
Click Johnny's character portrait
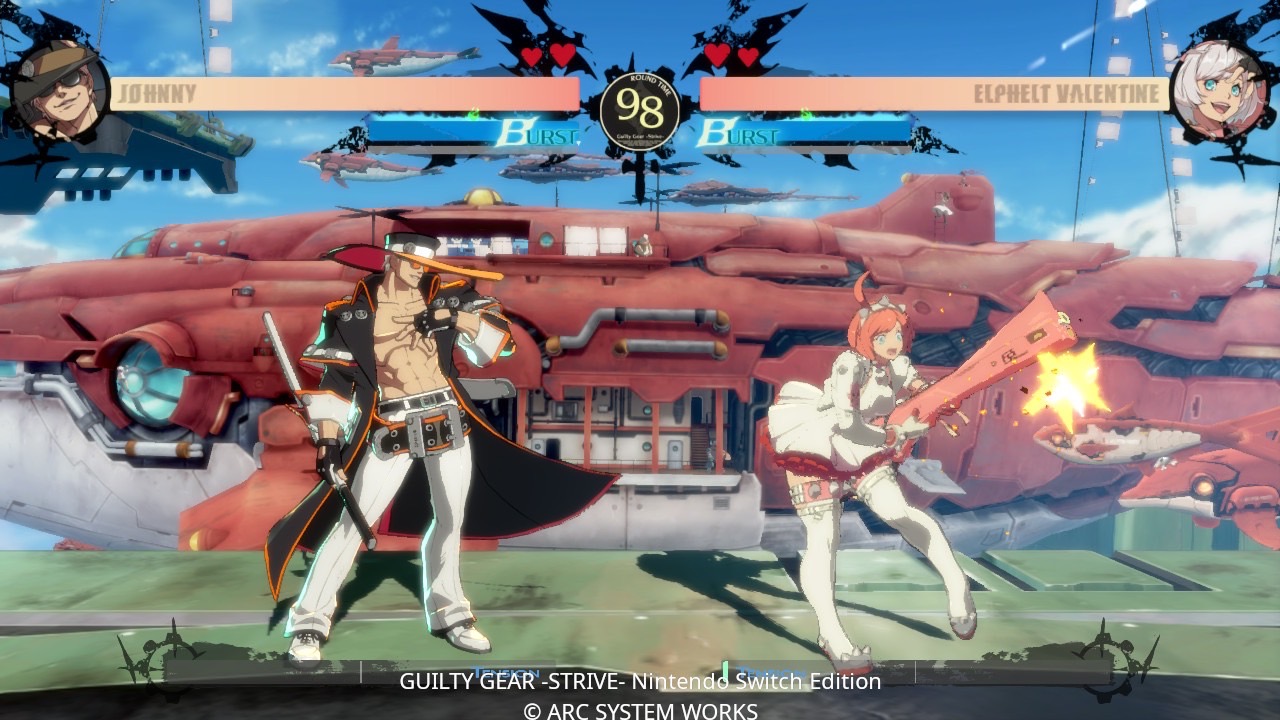click(58, 90)
